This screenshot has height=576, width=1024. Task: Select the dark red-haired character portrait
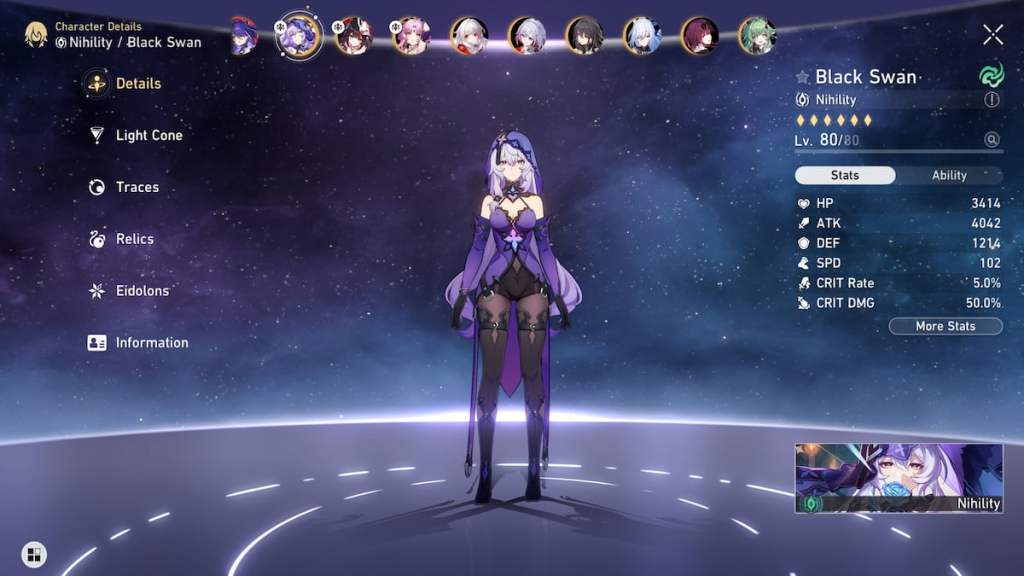coord(699,36)
